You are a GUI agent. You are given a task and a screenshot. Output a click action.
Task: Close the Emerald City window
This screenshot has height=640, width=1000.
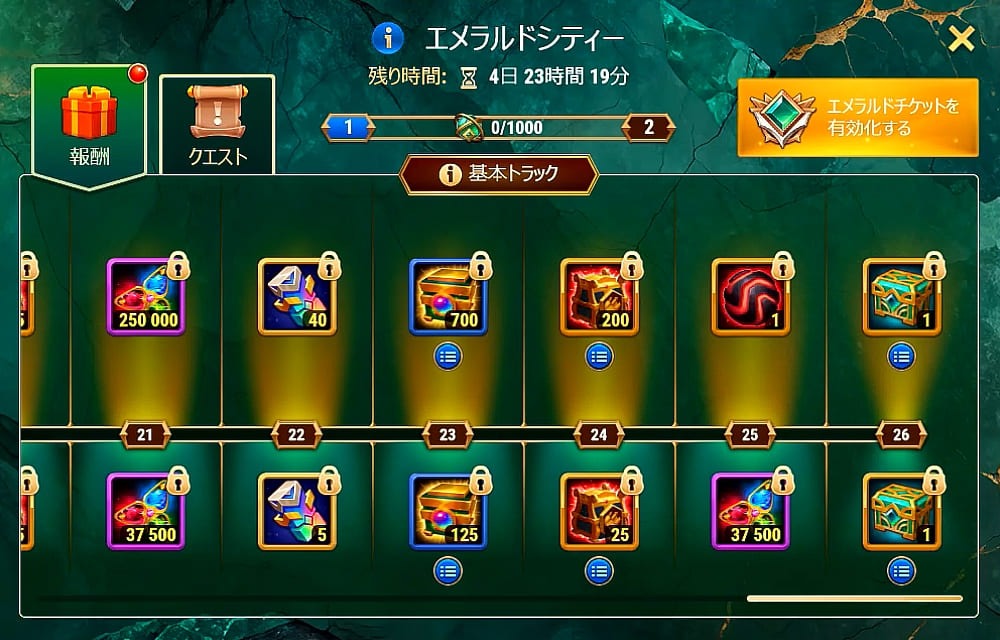(961, 39)
